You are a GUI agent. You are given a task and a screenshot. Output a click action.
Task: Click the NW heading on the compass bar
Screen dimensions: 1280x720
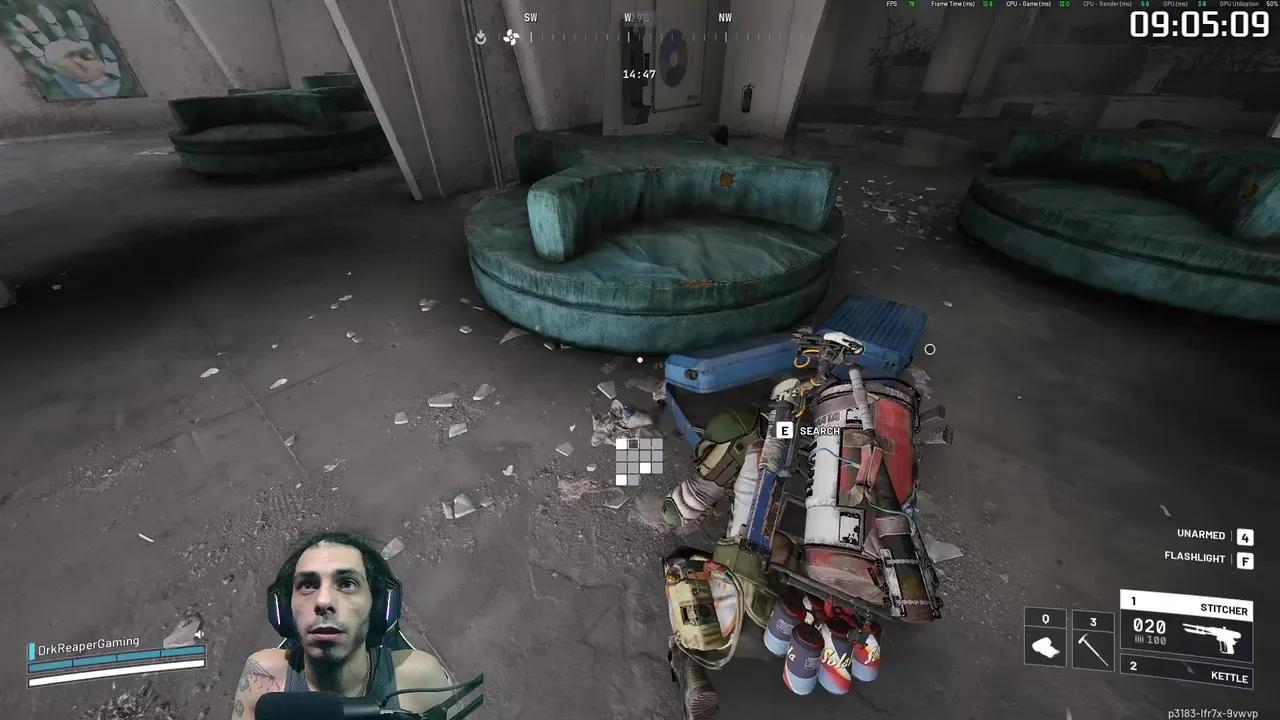724,17
